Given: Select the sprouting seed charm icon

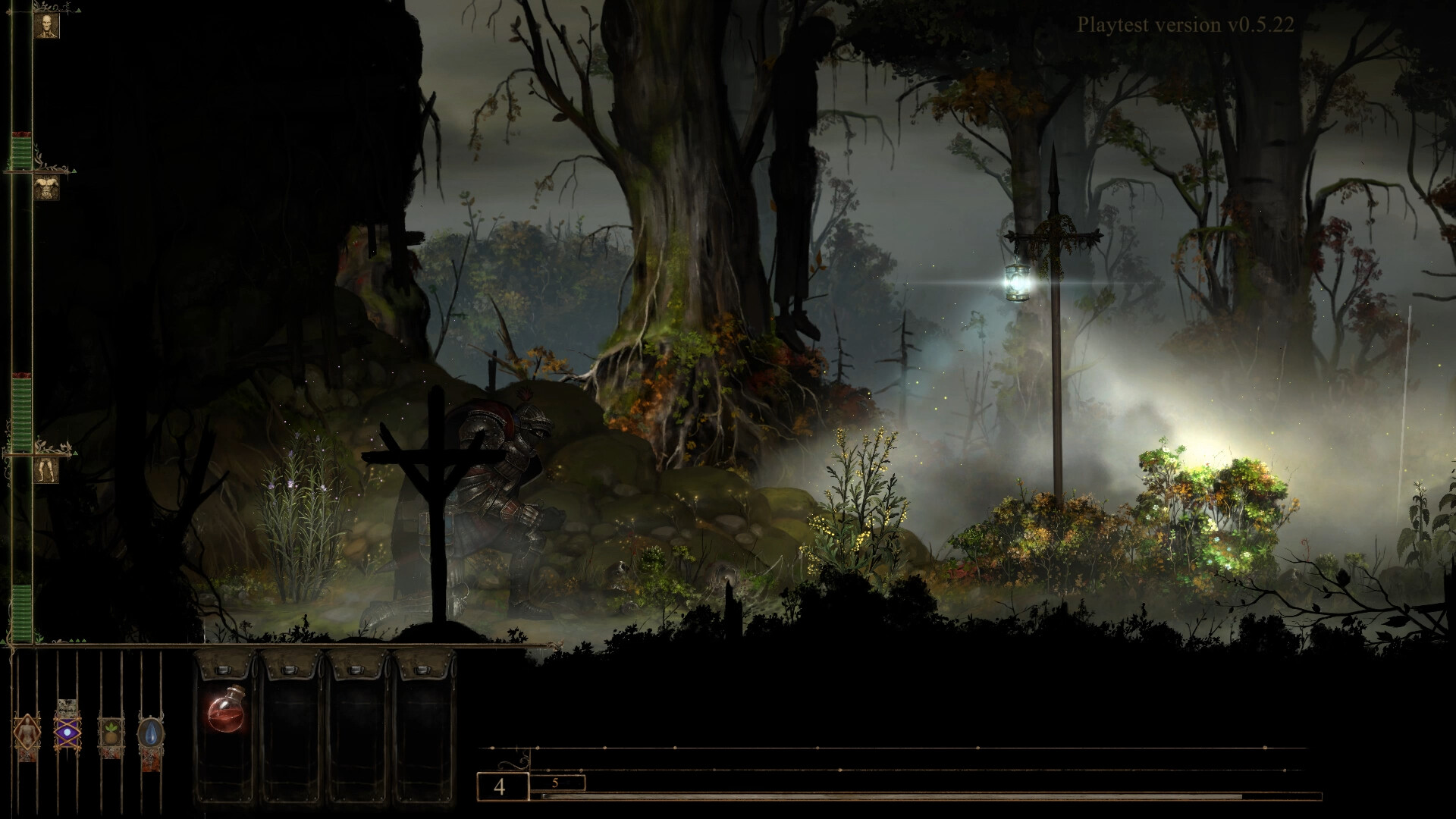Looking at the screenshot, I should click(x=111, y=732).
